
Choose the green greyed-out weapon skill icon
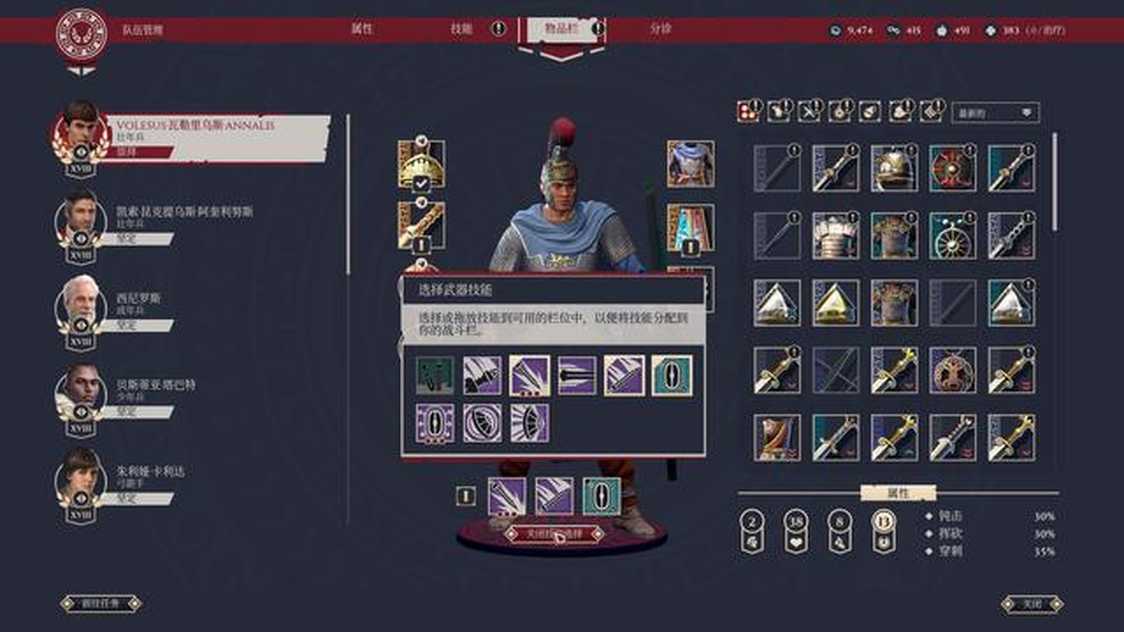pos(435,376)
